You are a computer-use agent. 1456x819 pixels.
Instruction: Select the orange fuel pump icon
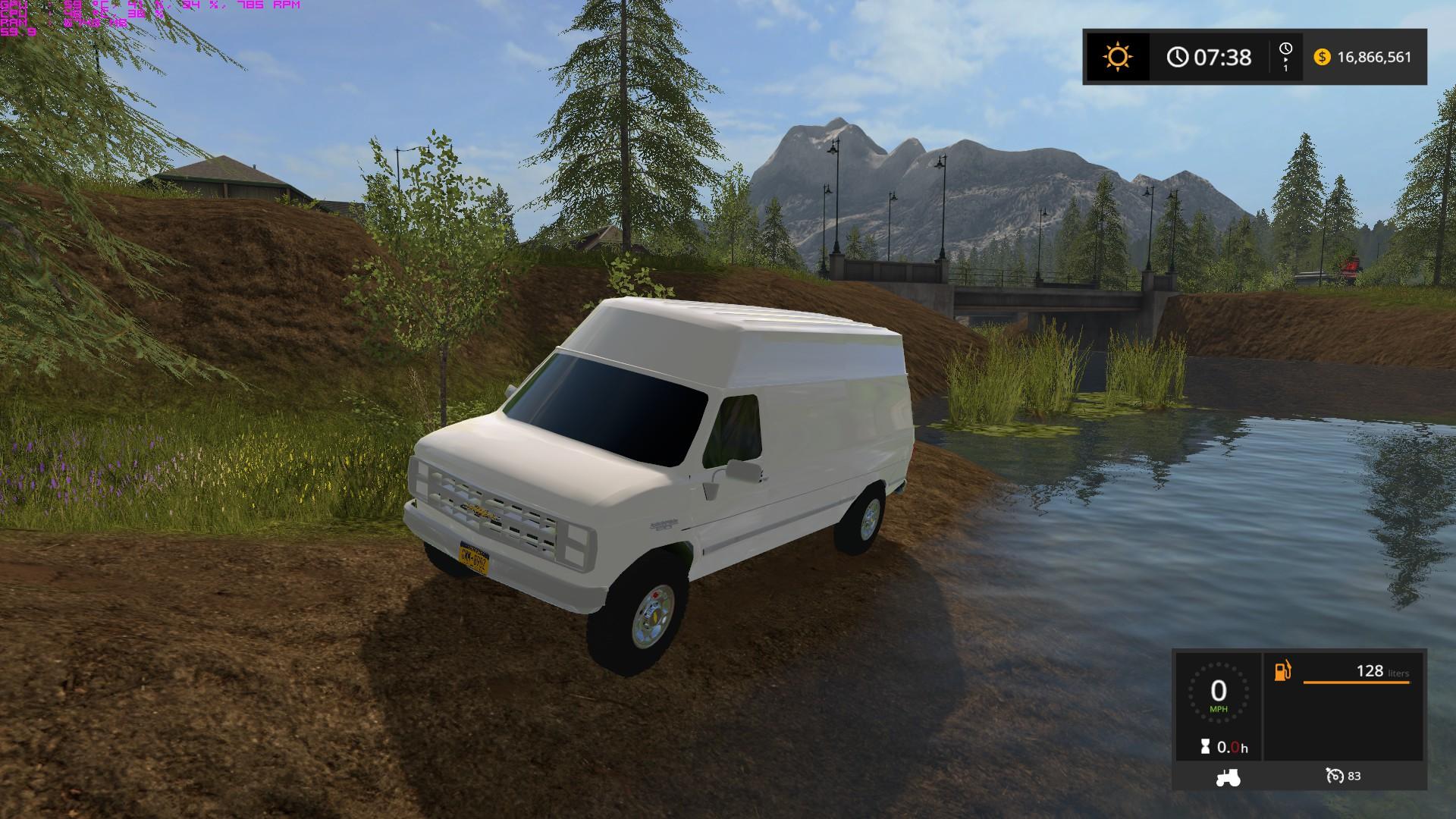[x=1282, y=671]
